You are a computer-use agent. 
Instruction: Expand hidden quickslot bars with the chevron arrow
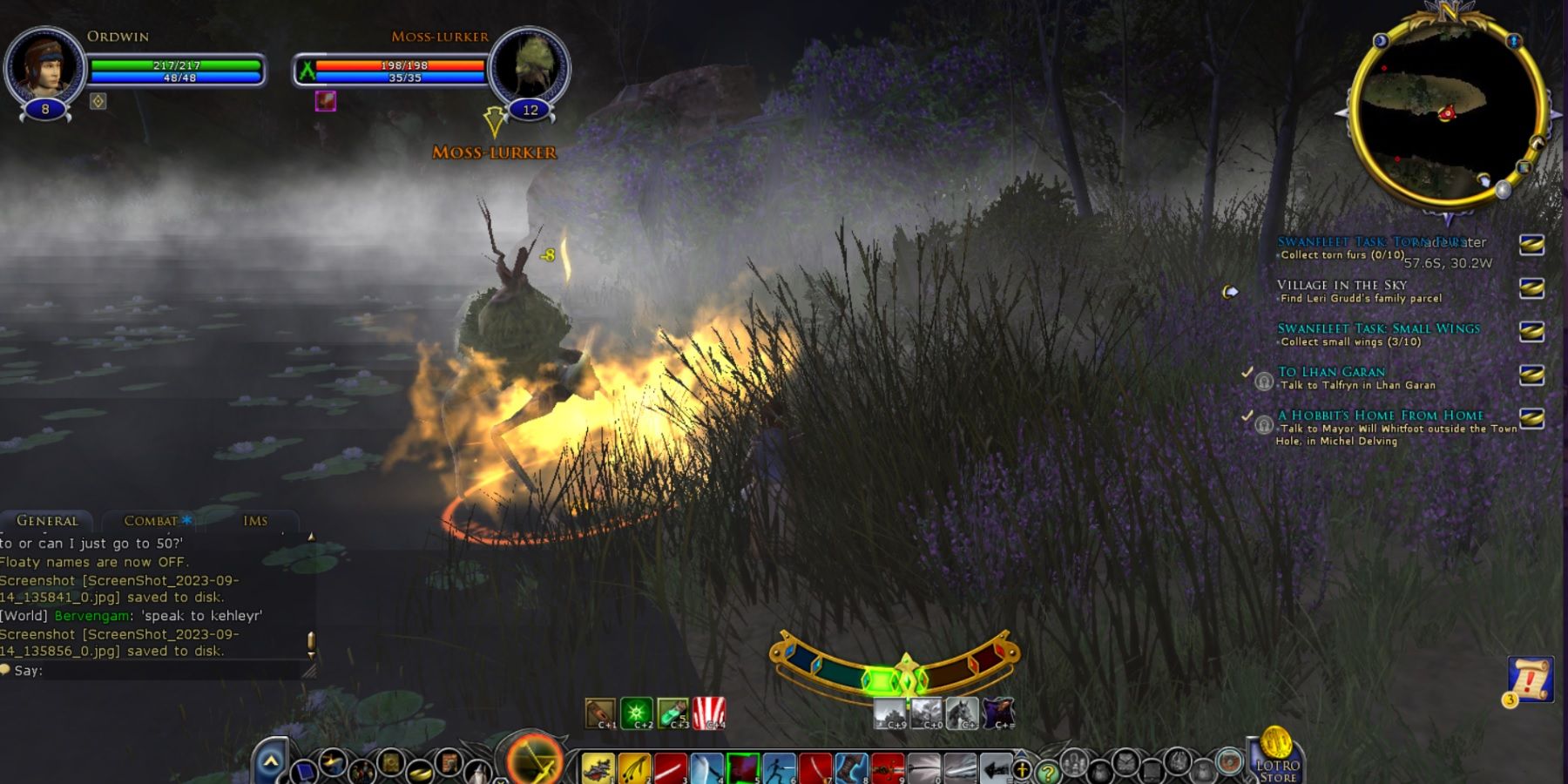click(x=270, y=760)
